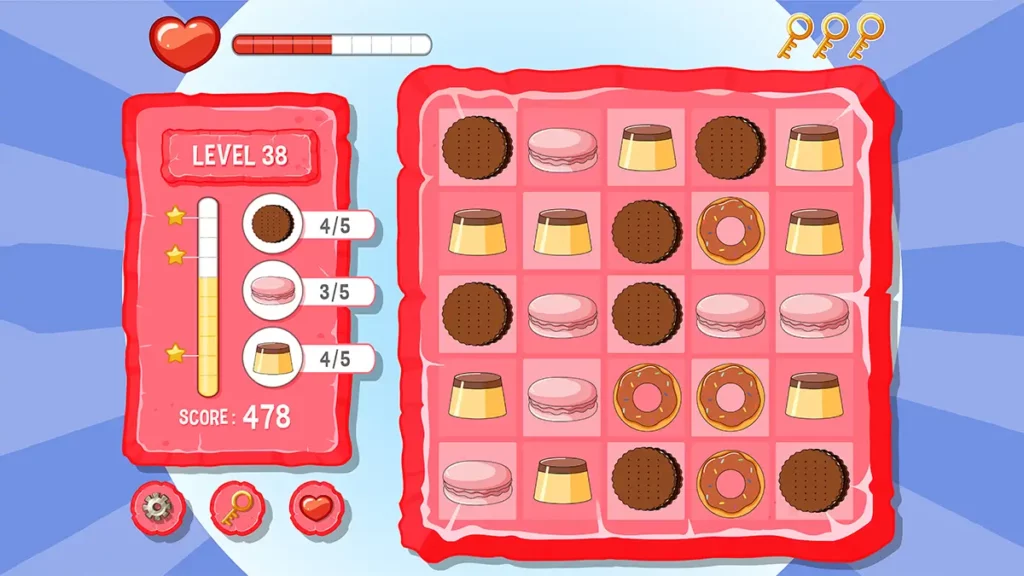
Task: Select the macaron tile in the board's bottom-left corner
Action: [477, 482]
